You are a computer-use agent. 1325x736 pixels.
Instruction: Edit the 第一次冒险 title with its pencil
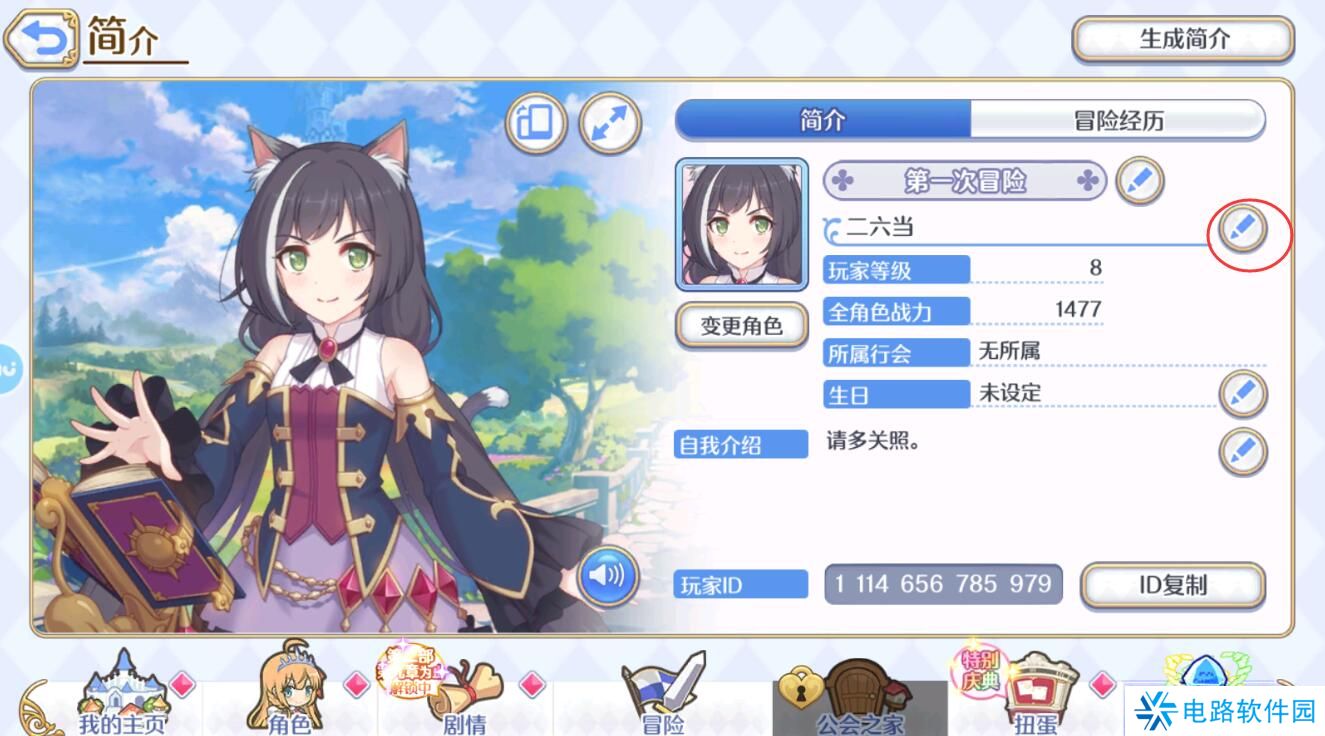coord(1139,181)
